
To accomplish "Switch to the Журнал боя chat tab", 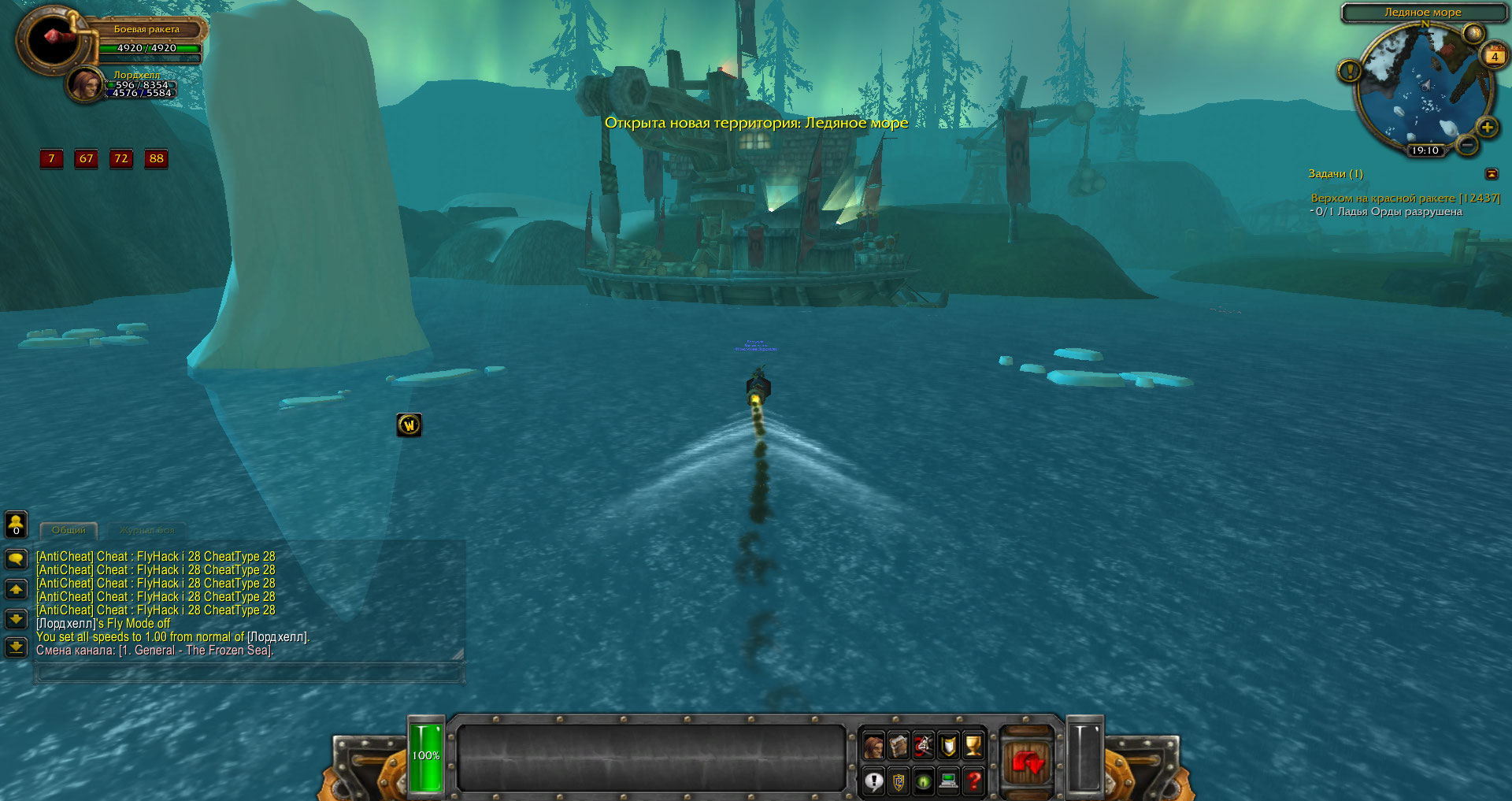I will 147,531.
